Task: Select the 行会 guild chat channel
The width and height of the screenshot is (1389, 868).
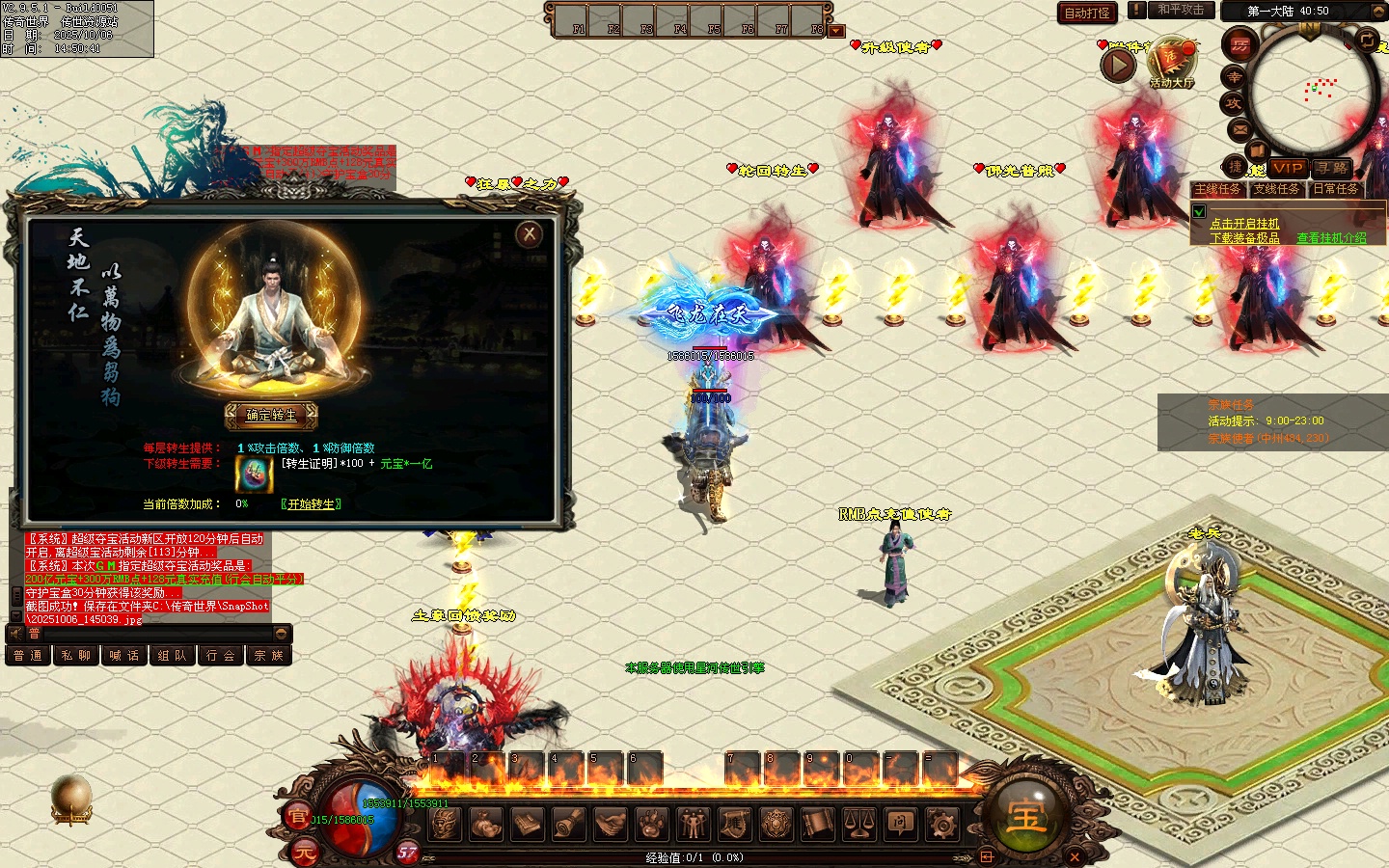Action: [221, 656]
